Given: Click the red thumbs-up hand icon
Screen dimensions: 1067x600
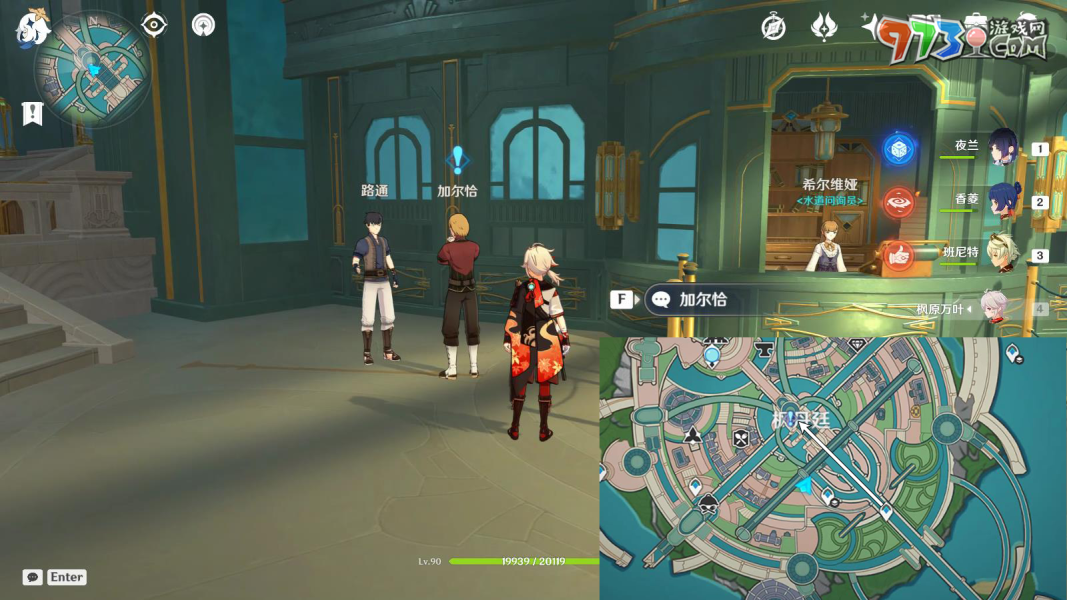Looking at the screenshot, I should (899, 256).
